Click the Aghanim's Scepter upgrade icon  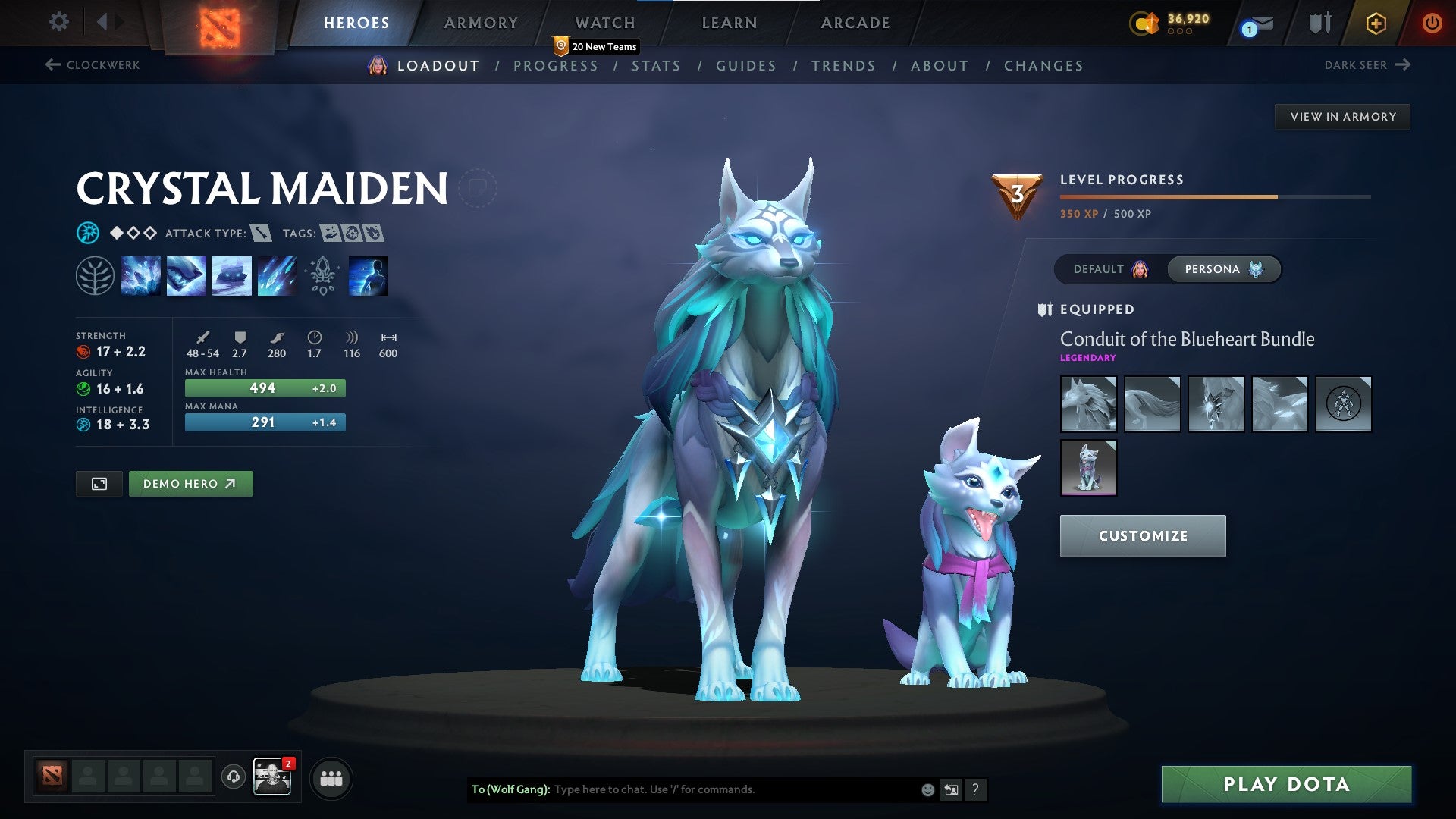tap(322, 275)
